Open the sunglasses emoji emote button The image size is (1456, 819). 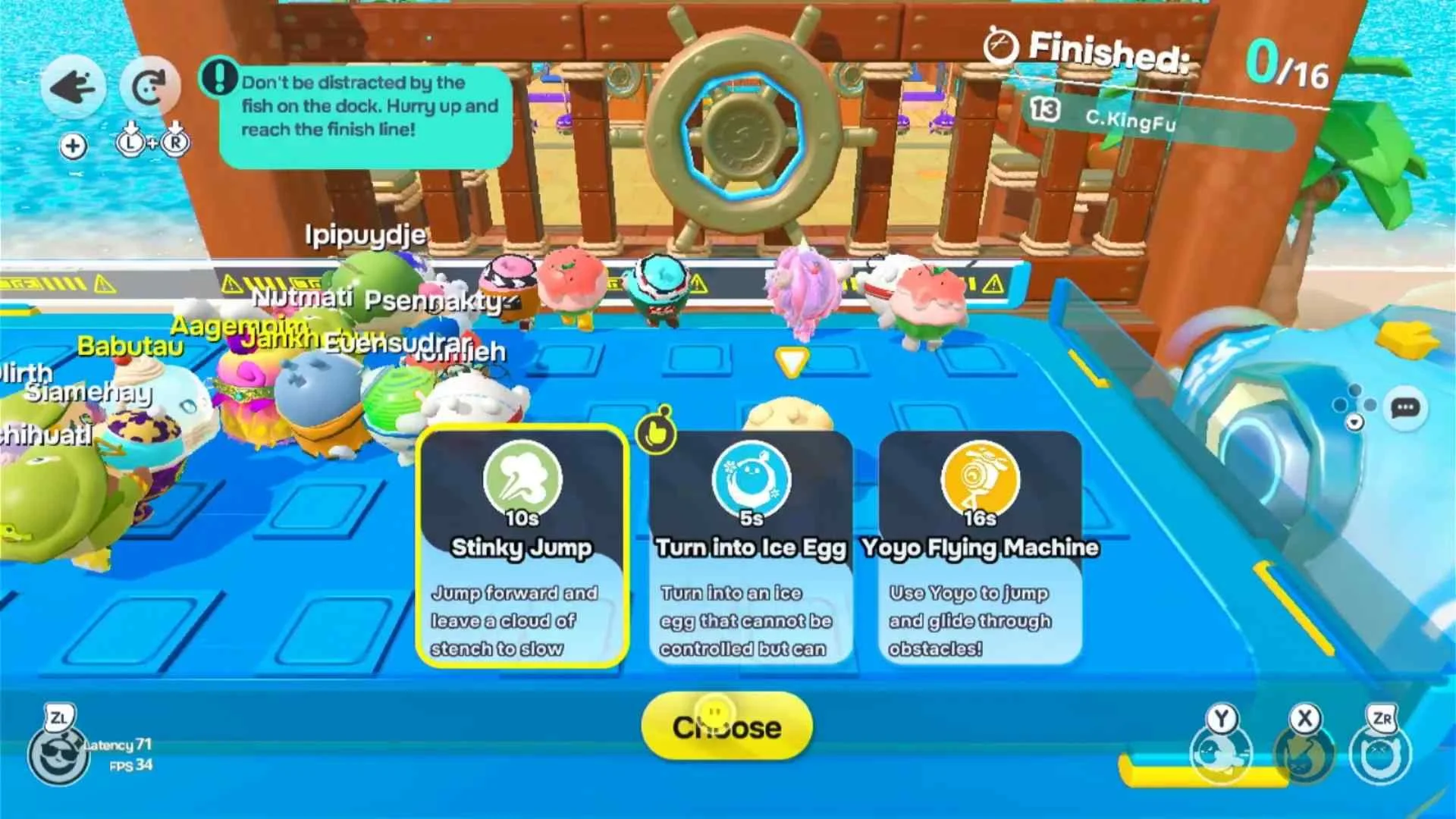point(58,756)
